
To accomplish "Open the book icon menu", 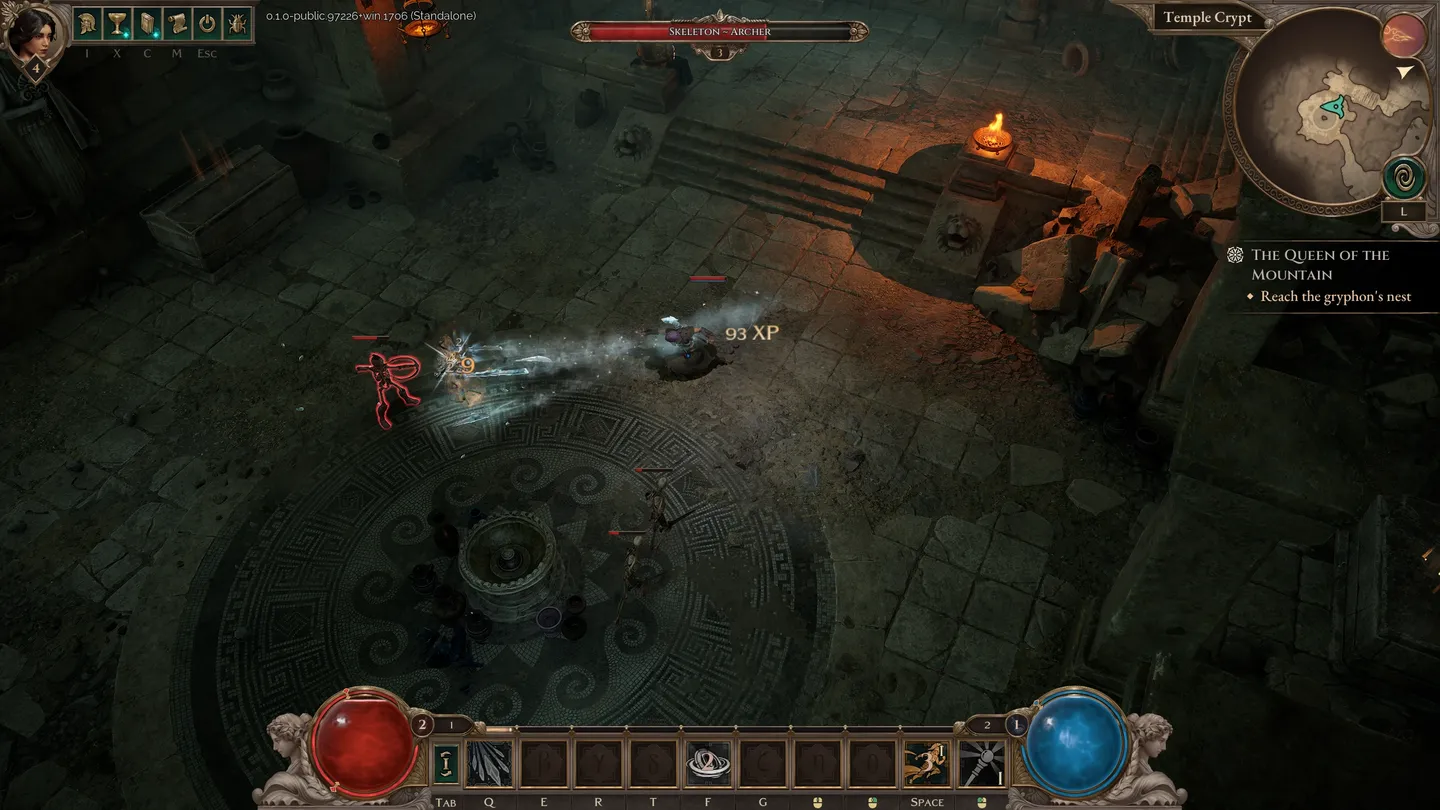I will point(147,24).
